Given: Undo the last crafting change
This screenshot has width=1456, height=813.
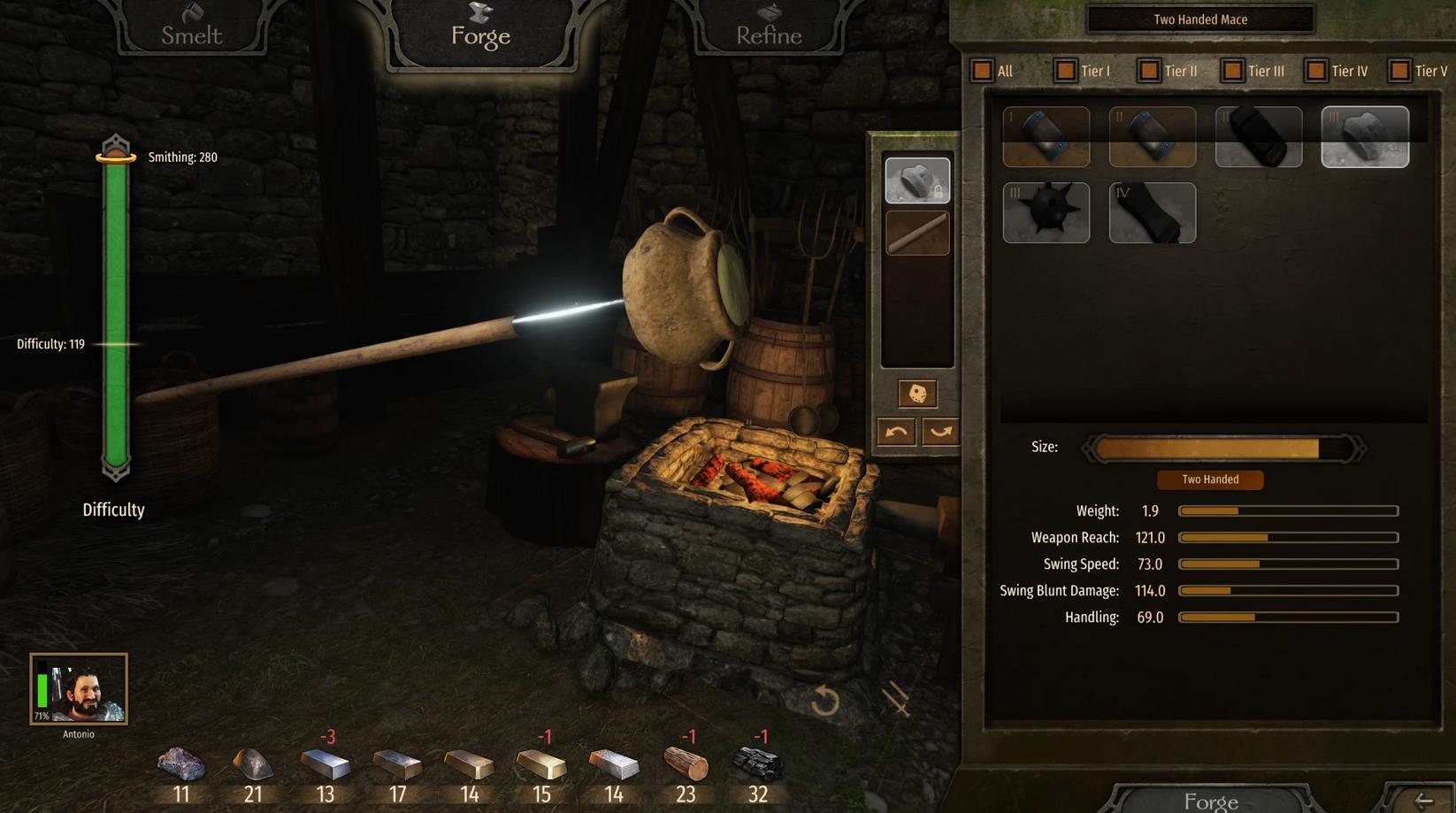Looking at the screenshot, I should pos(896,432).
